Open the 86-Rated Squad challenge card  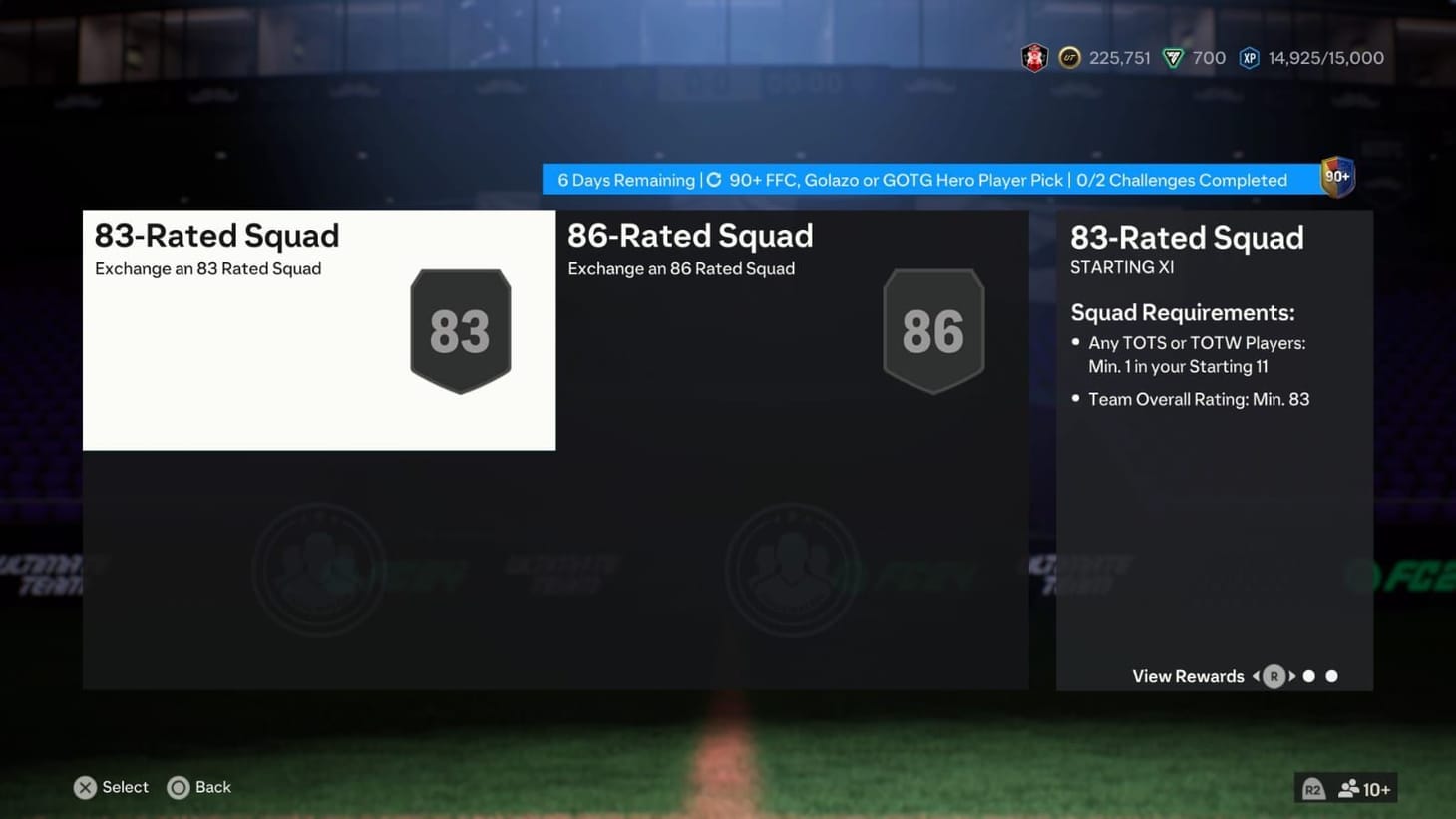791,330
